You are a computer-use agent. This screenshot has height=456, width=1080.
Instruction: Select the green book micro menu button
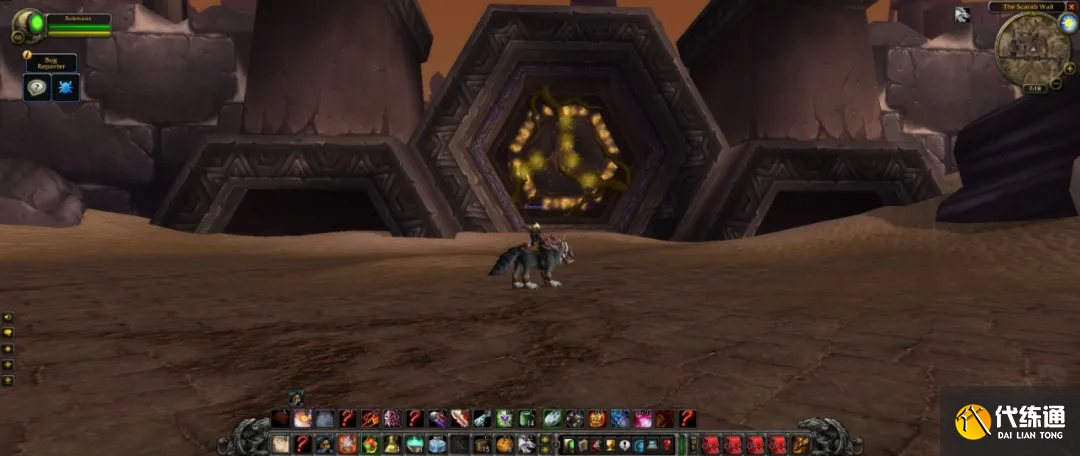[569, 444]
